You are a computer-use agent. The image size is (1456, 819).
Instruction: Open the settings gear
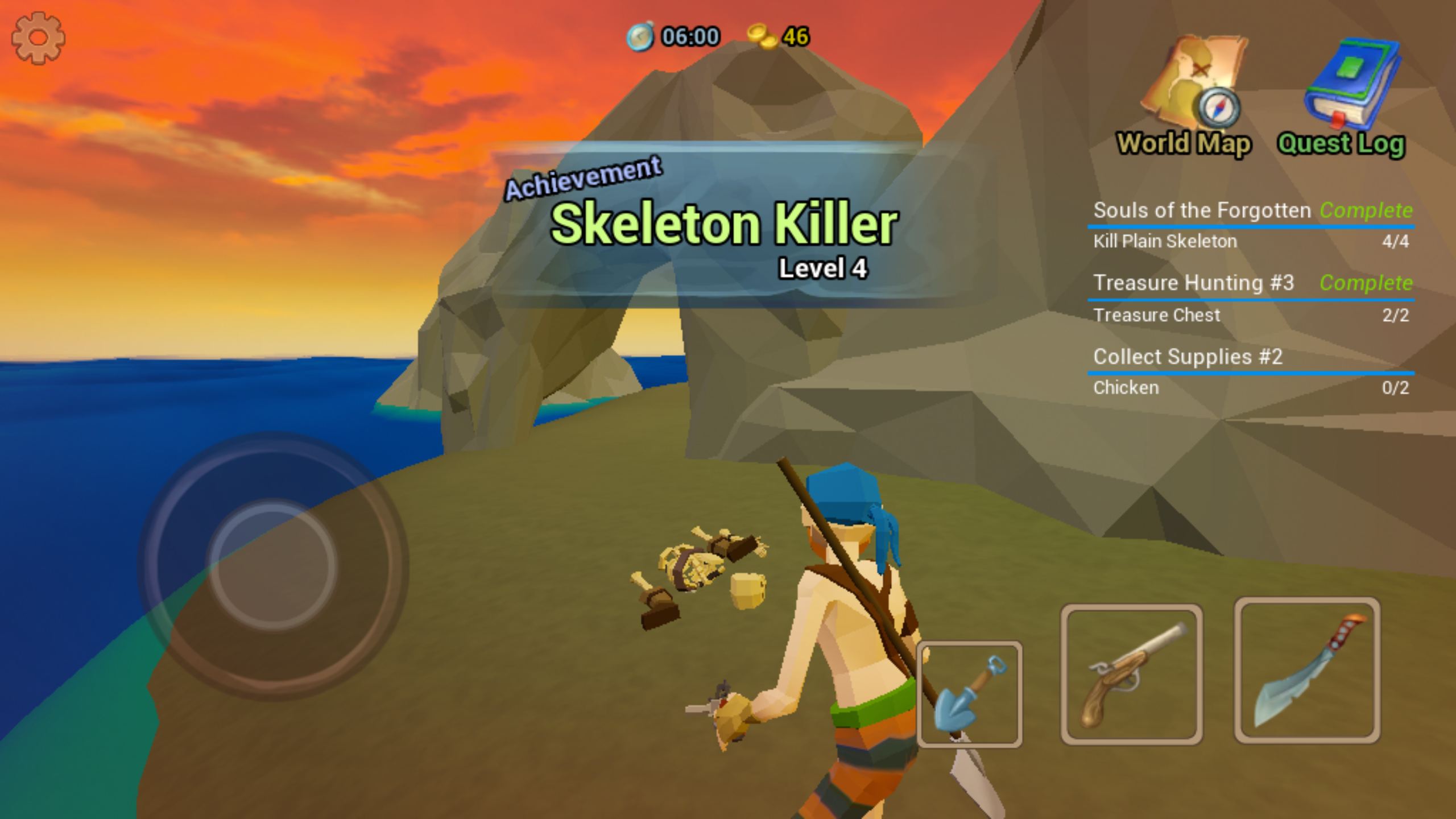38,38
